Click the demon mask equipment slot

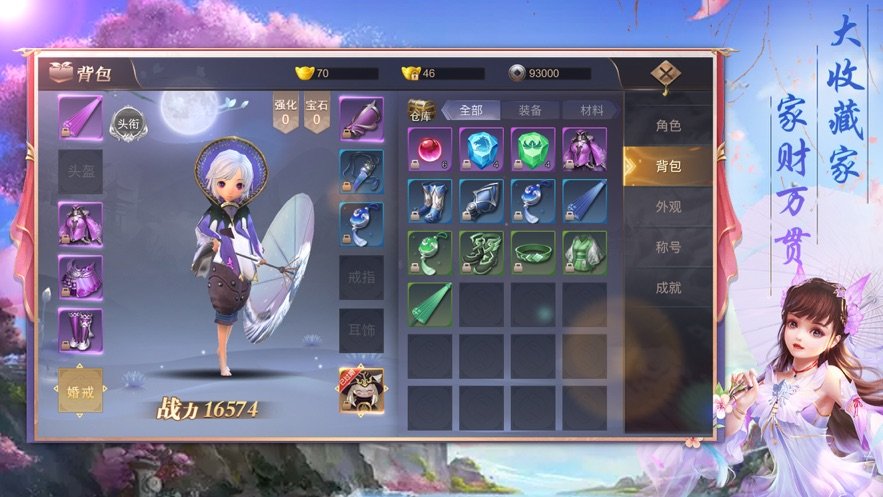tap(361, 390)
